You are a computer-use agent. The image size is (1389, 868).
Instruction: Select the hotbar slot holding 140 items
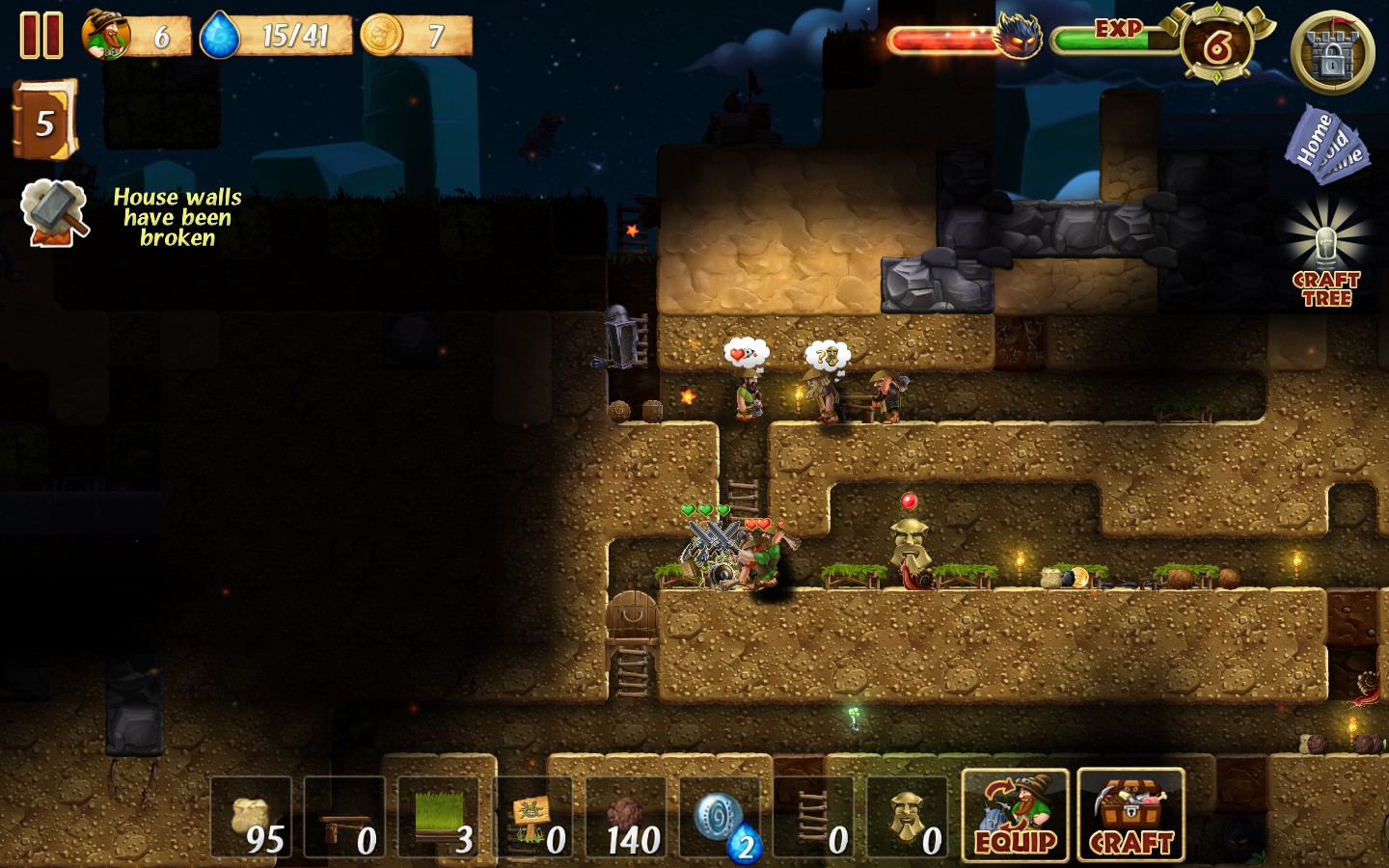tap(627, 818)
